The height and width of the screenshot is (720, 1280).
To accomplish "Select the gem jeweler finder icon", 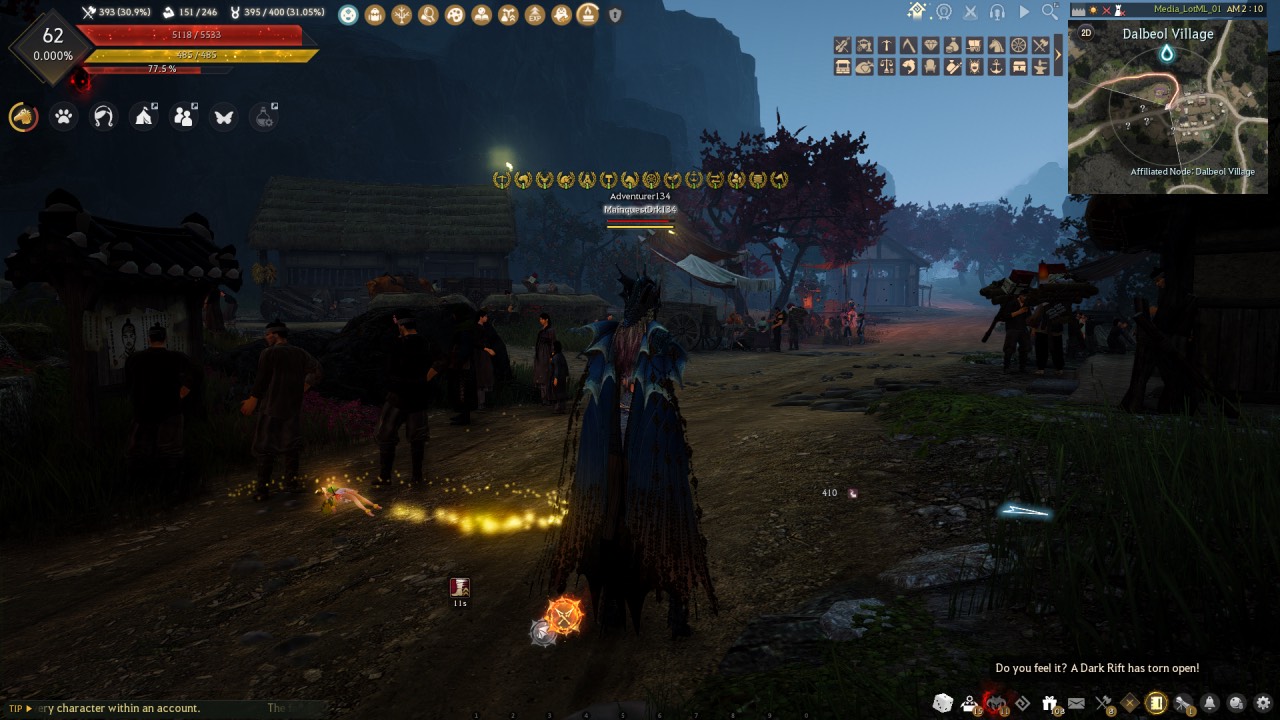I will [930, 45].
